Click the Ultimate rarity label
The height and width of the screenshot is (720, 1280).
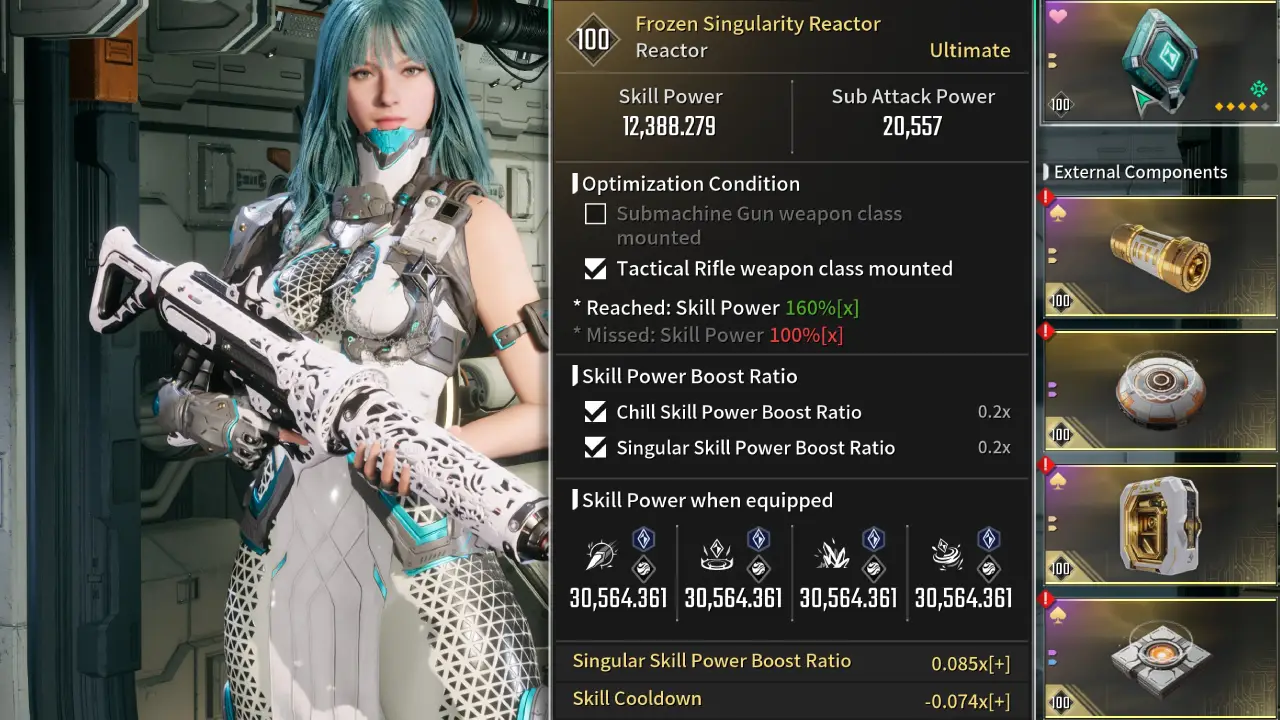point(969,50)
